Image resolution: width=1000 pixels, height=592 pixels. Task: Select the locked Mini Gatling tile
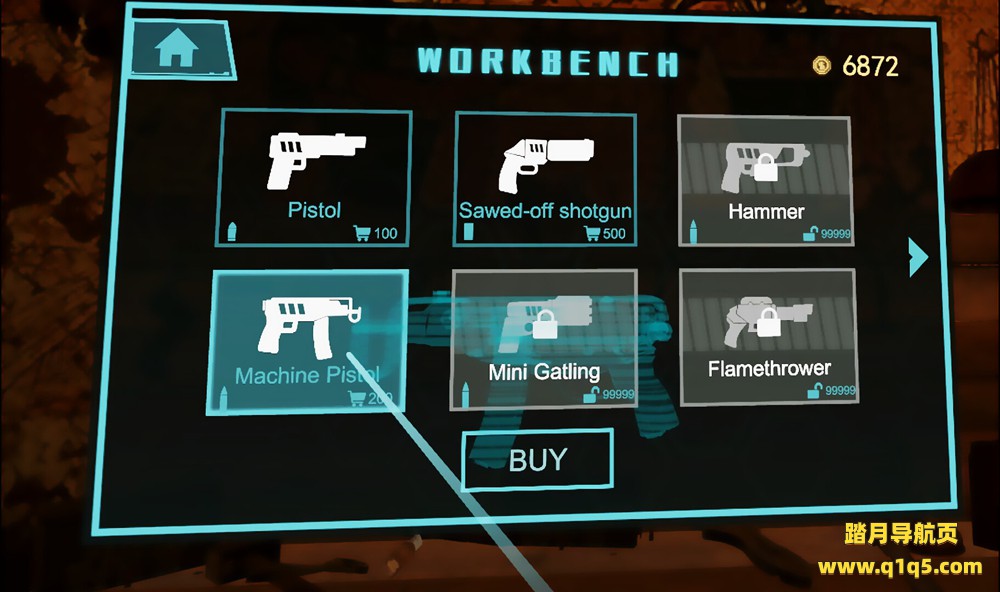(x=544, y=338)
